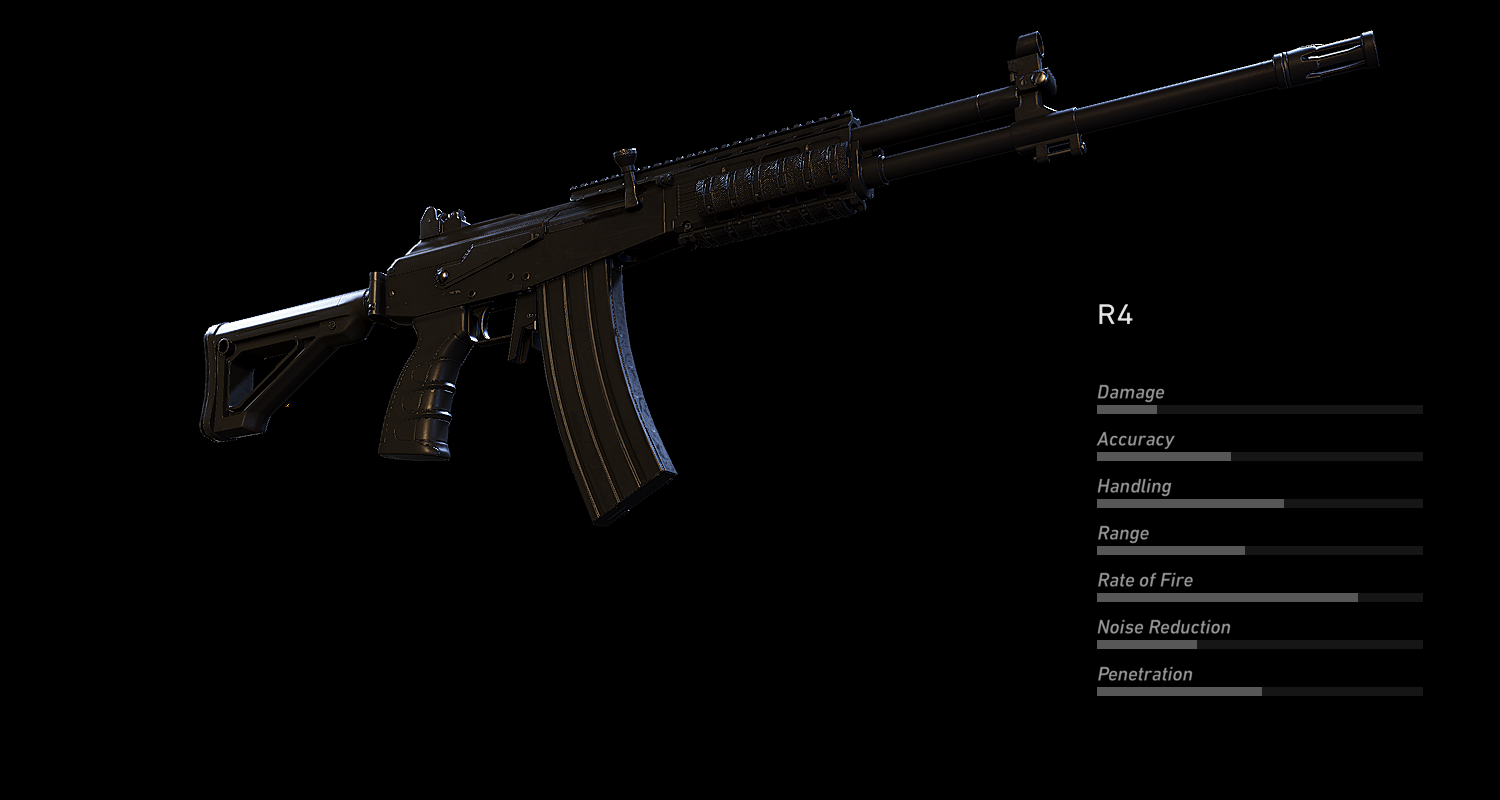
Task: Click the Accuracy stat label
Action: tap(1135, 439)
